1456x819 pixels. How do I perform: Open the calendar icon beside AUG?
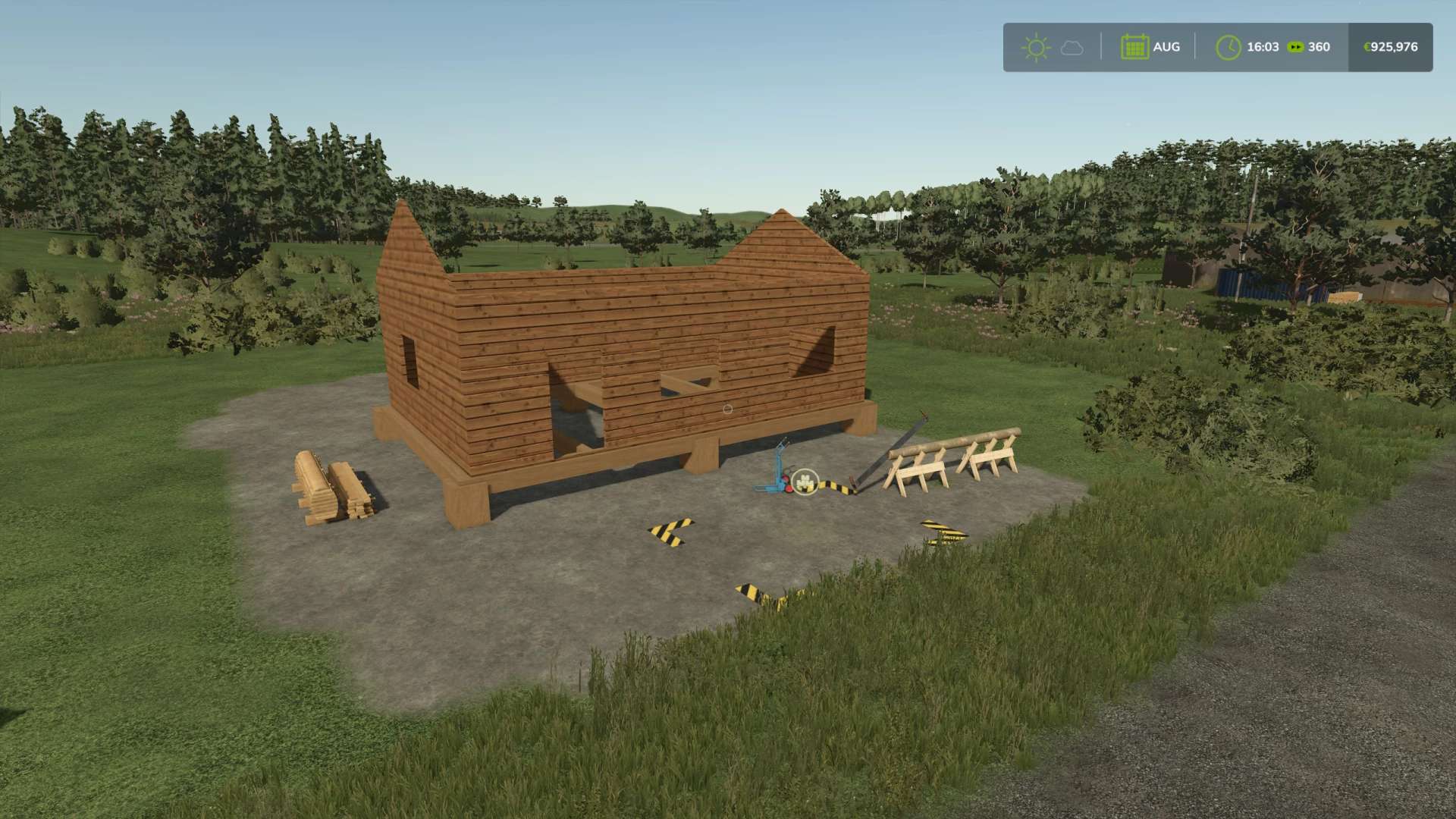tap(1134, 47)
